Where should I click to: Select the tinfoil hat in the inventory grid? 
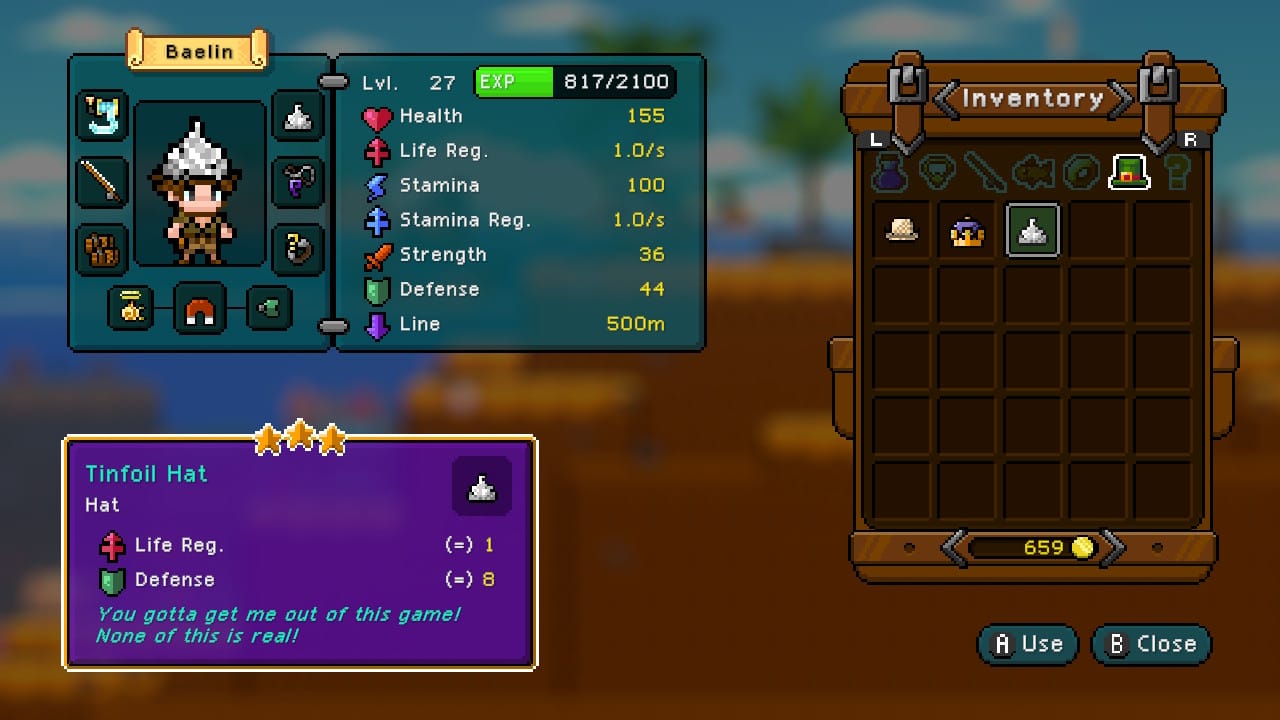click(x=1032, y=230)
